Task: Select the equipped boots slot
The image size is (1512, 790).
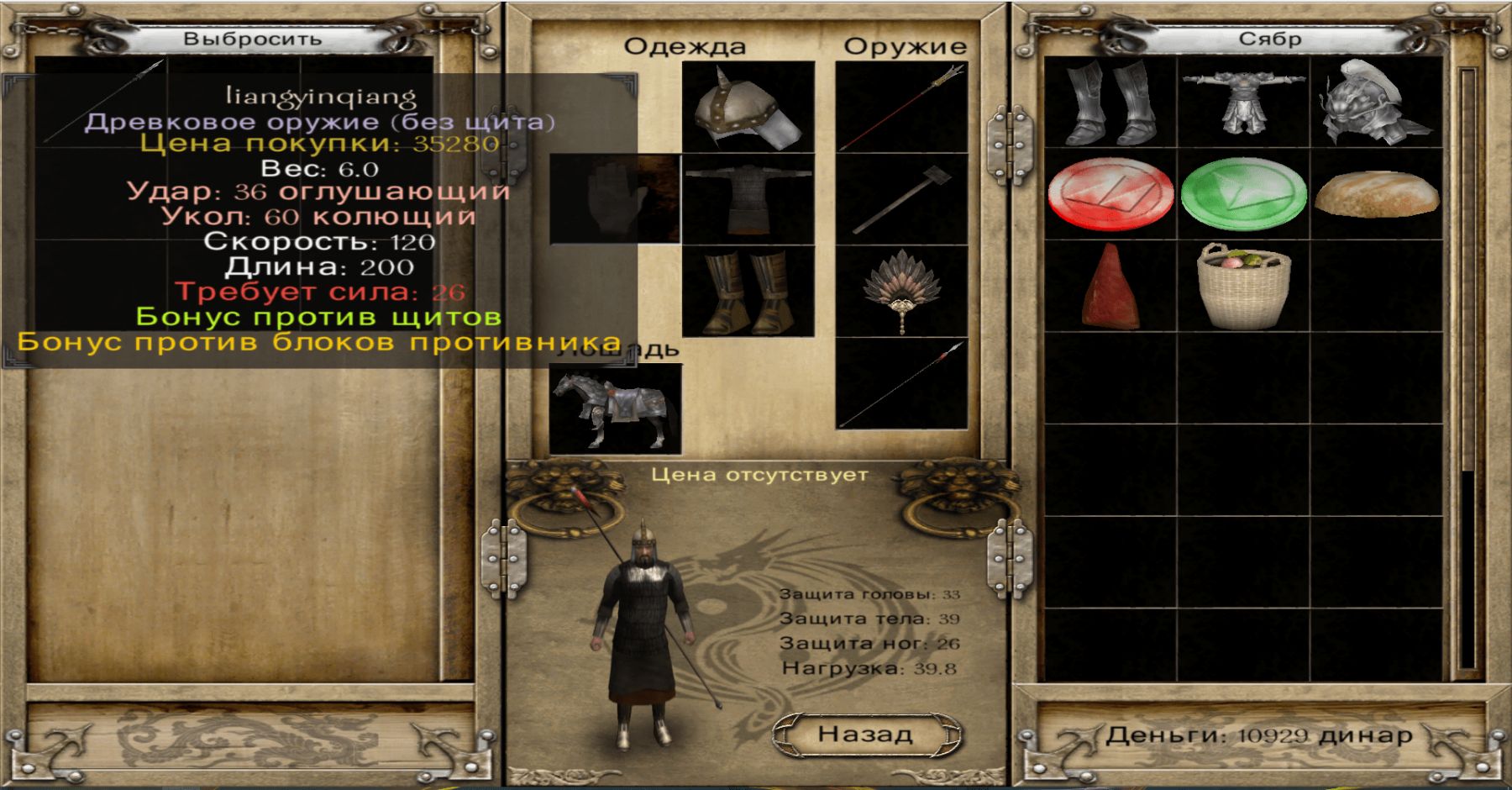Action: coord(748,291)
